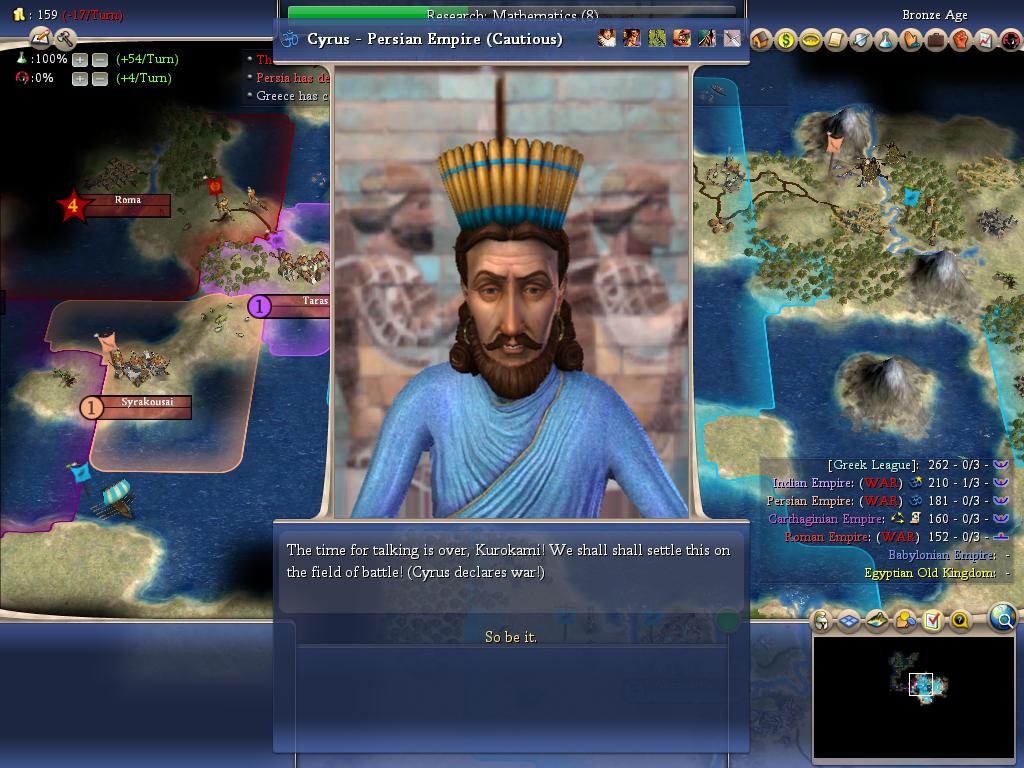Toggle the scores checkmark button
1024x768 pixels.
coord(932,621)
